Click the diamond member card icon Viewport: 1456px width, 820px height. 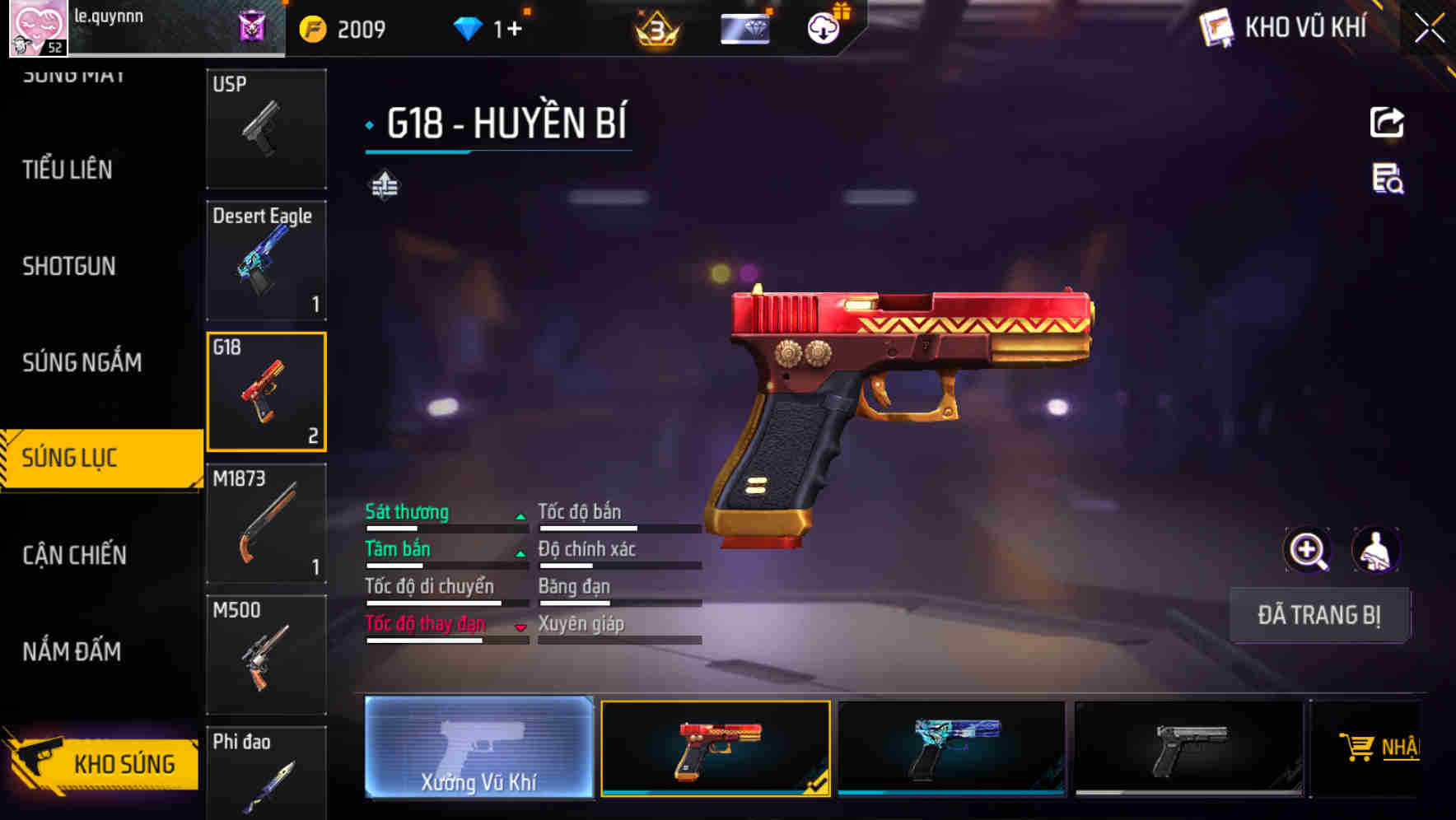point(744,27)
